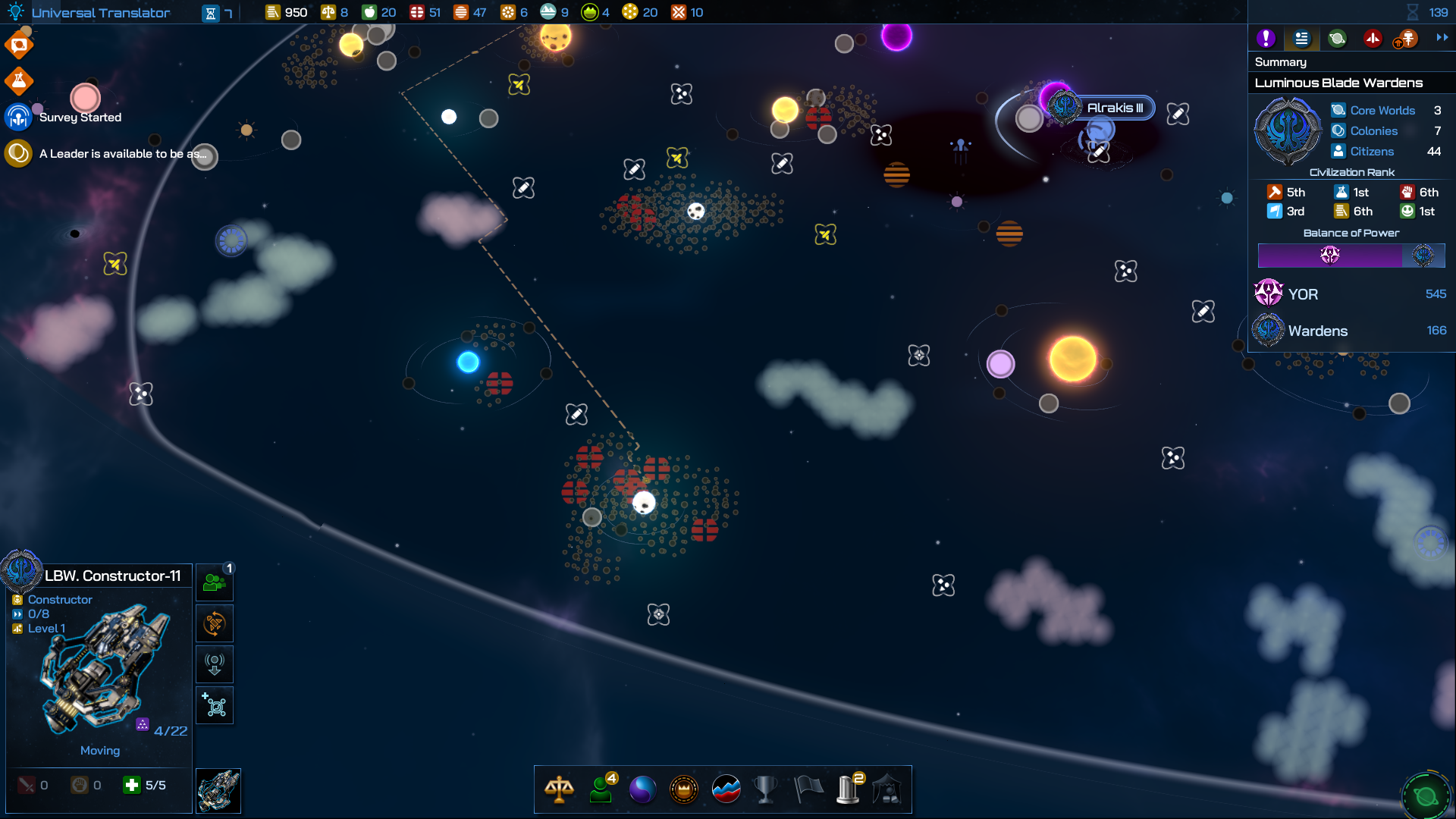This screenshot has height=819, width=1456.
Task: Select the YOR civilization row
Action: point(1351,294)
